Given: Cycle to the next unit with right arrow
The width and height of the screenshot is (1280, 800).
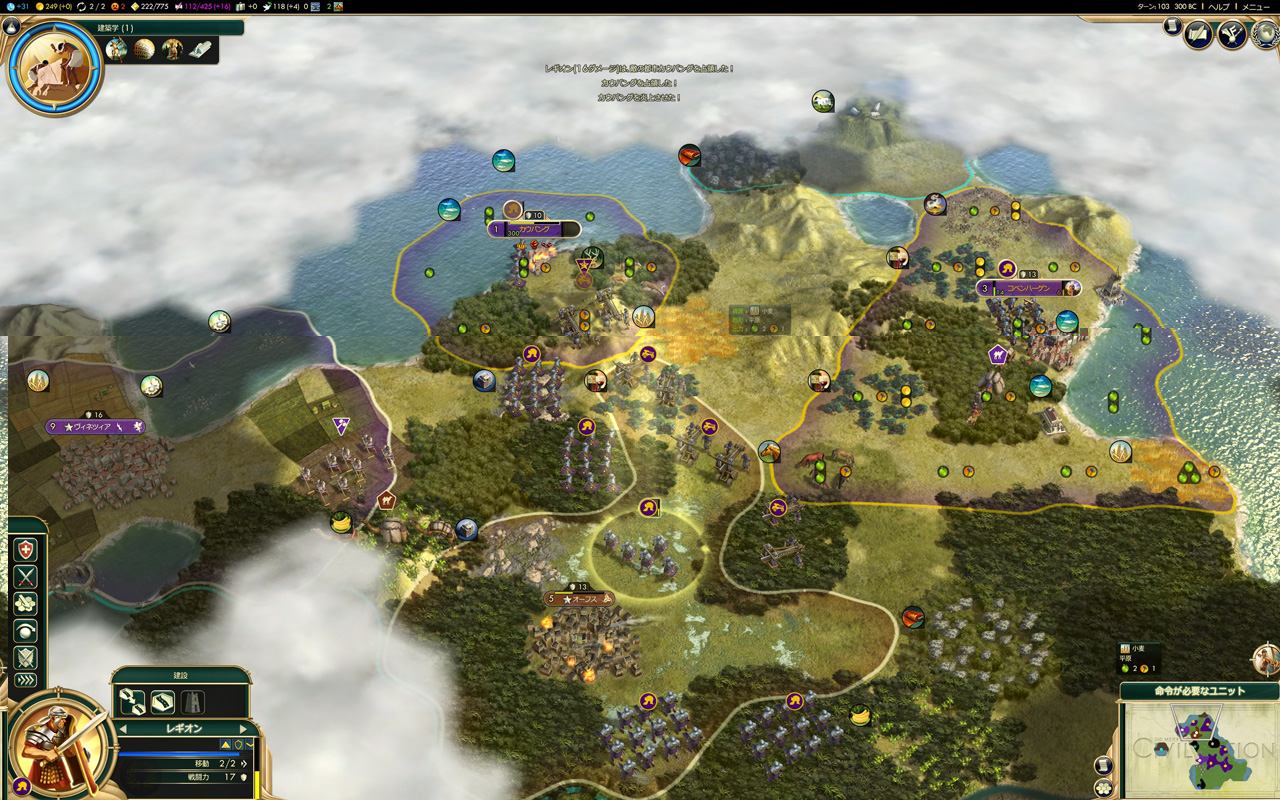Looking at the screenshot, I should [243, 729].
